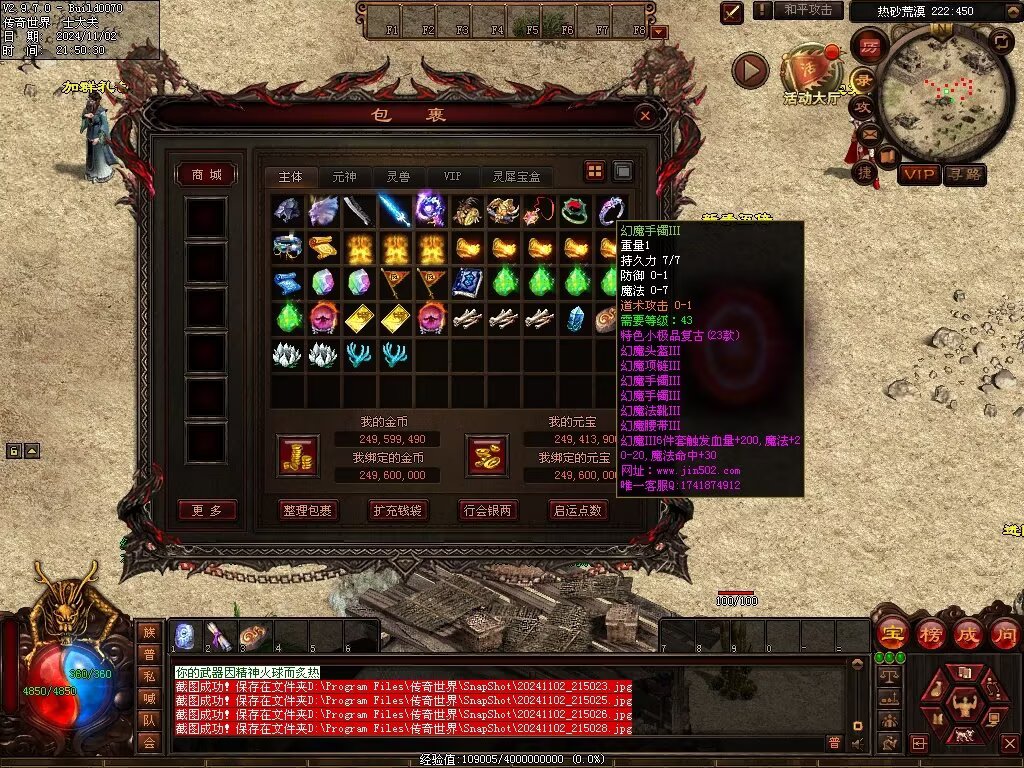The height and width of the screenshot is (768, 1024).
Task: Click the gold coins pile button
Action: tap(298, 455)
